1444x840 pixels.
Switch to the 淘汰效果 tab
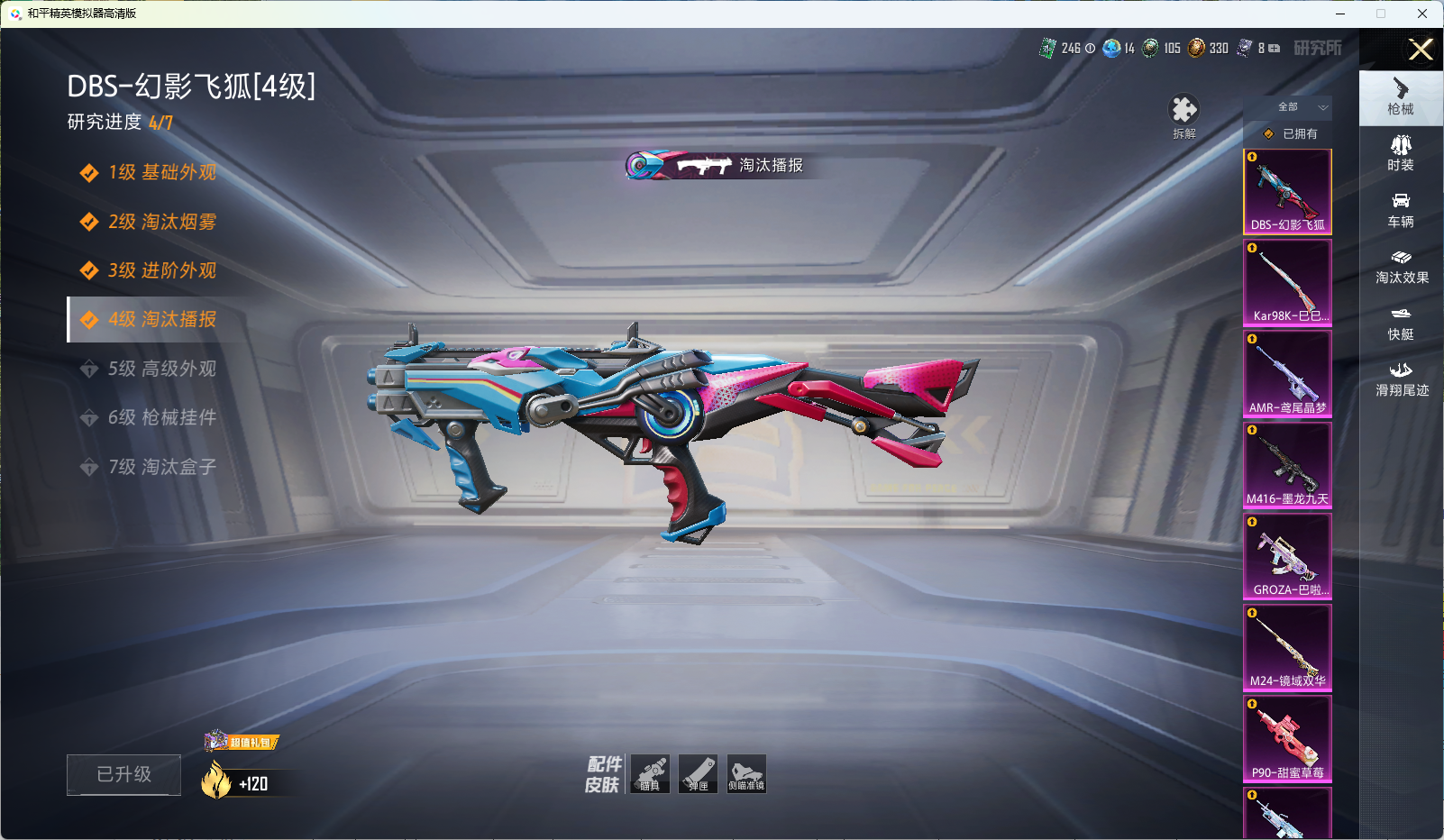(1402, 267)
